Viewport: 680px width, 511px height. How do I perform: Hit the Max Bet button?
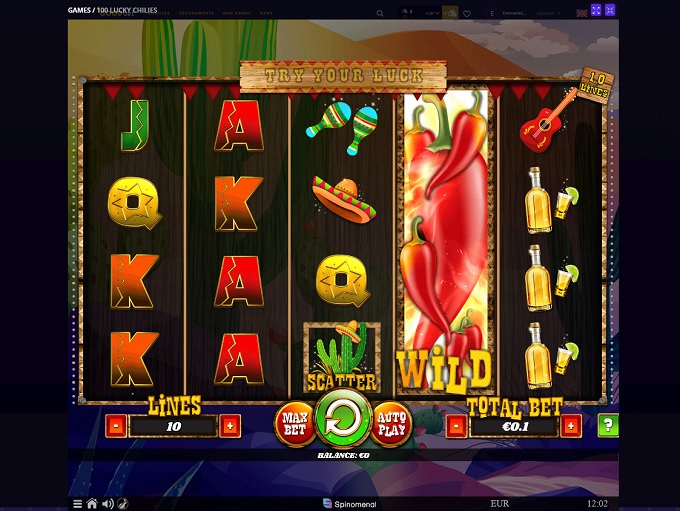[294, 423]
